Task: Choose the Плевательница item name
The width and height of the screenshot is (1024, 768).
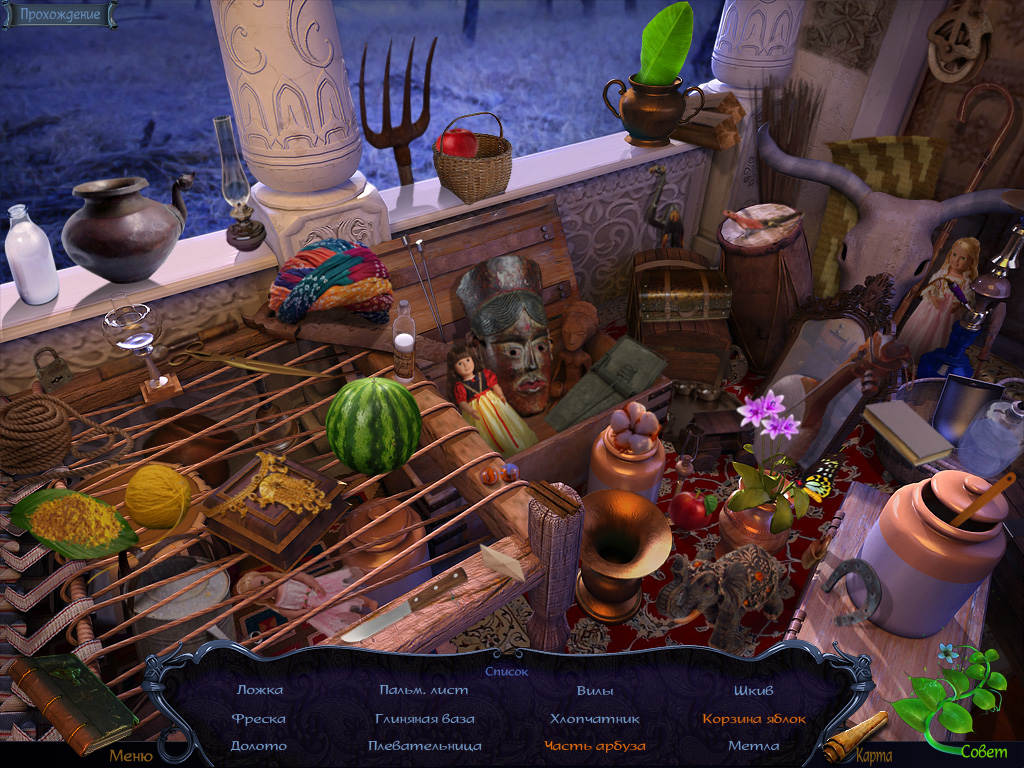Action: 424,746
